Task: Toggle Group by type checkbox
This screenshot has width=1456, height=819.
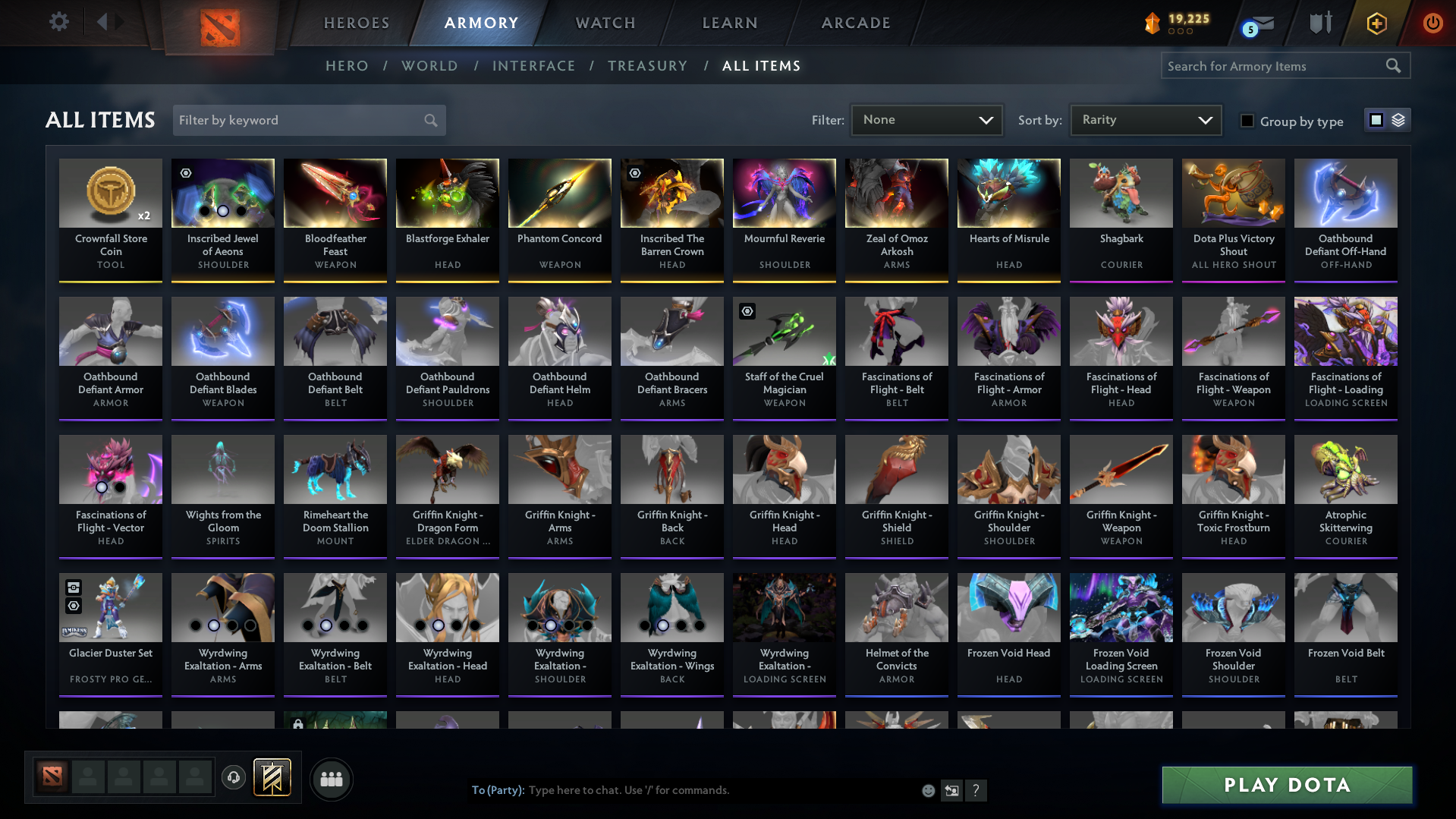Action: pos(1247,121)
